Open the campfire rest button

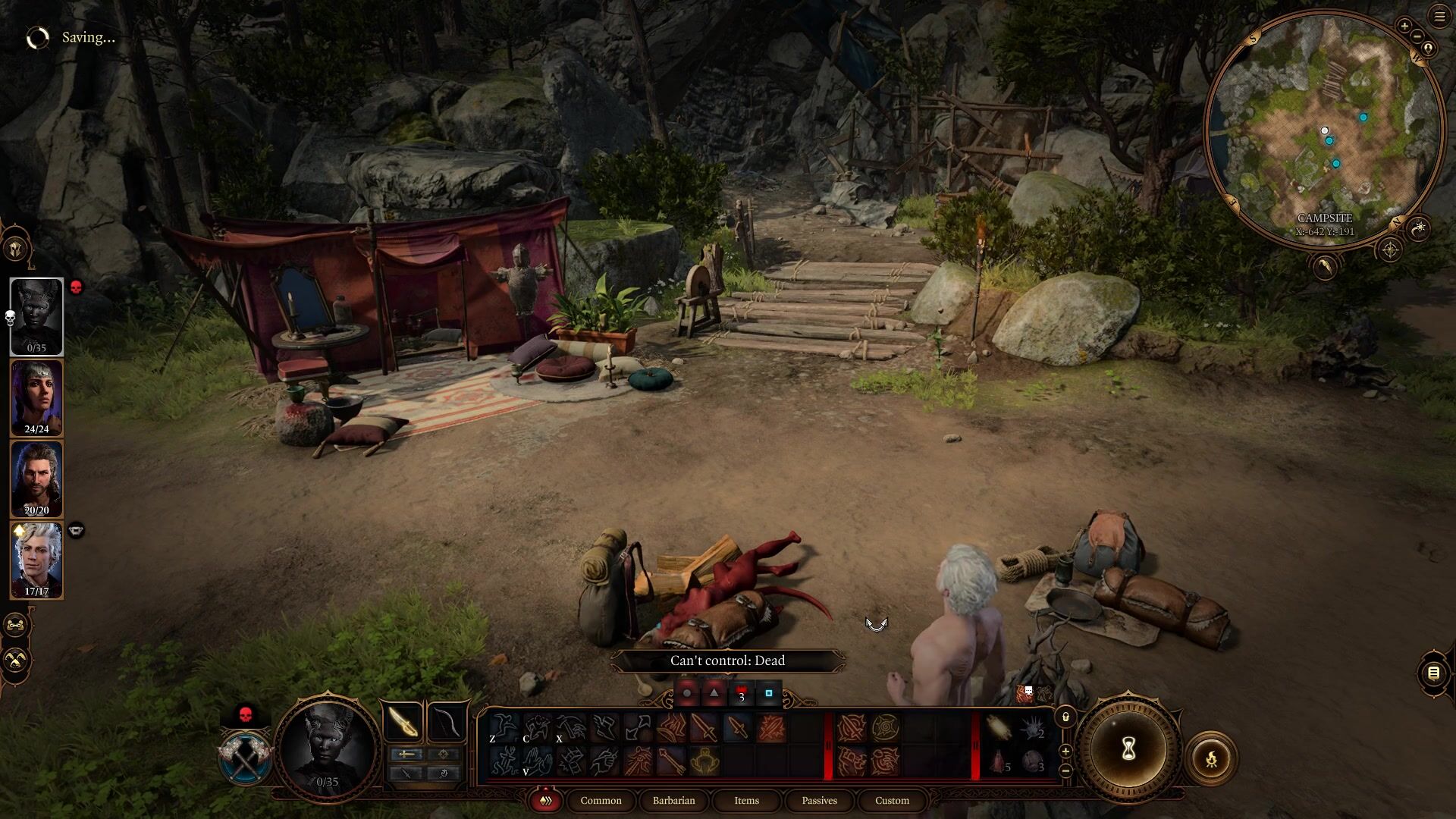pos(1211,758)
